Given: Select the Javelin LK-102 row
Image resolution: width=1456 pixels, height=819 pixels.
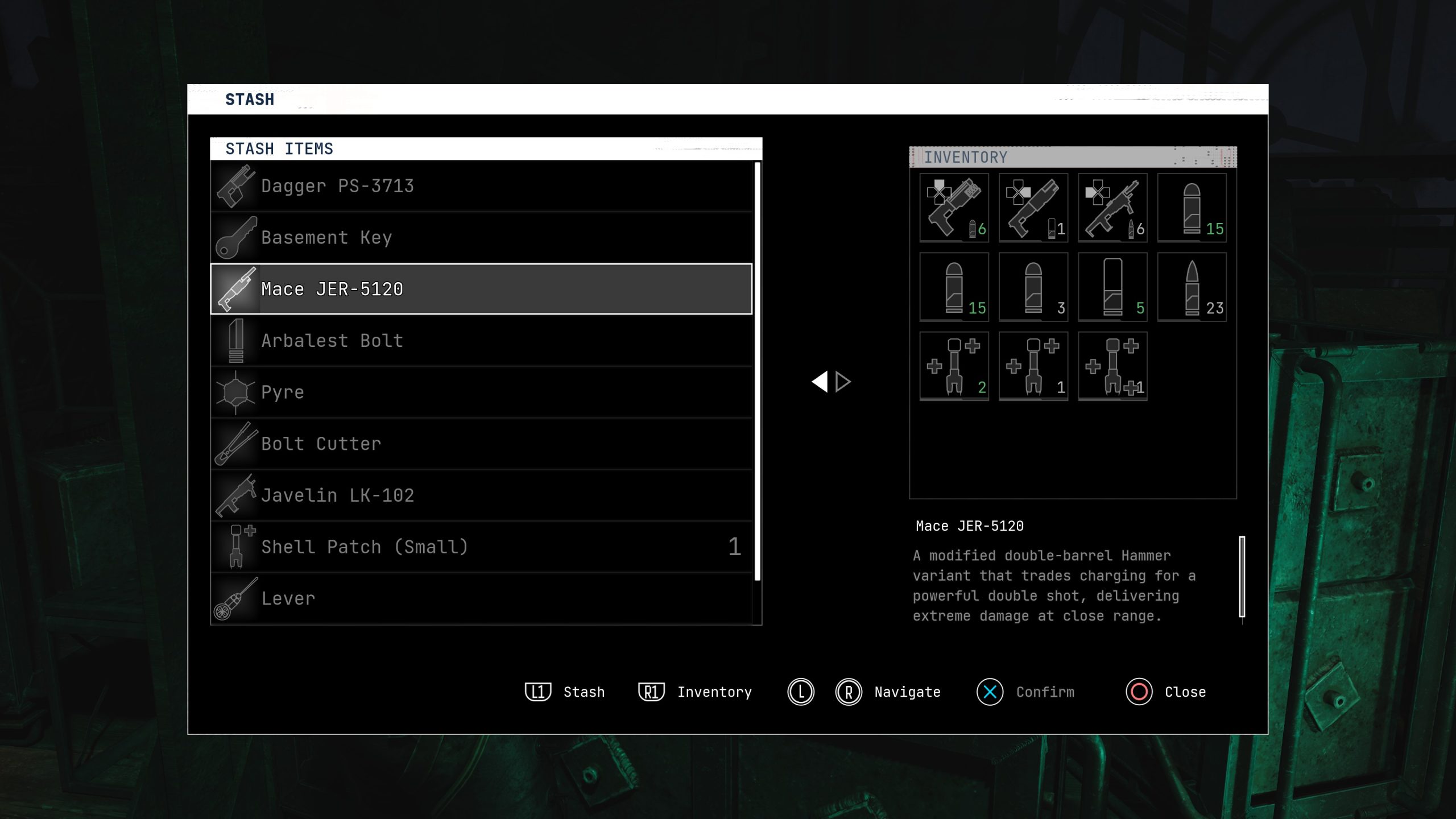Looking at the screenshot, I should [x=481, y=495].
